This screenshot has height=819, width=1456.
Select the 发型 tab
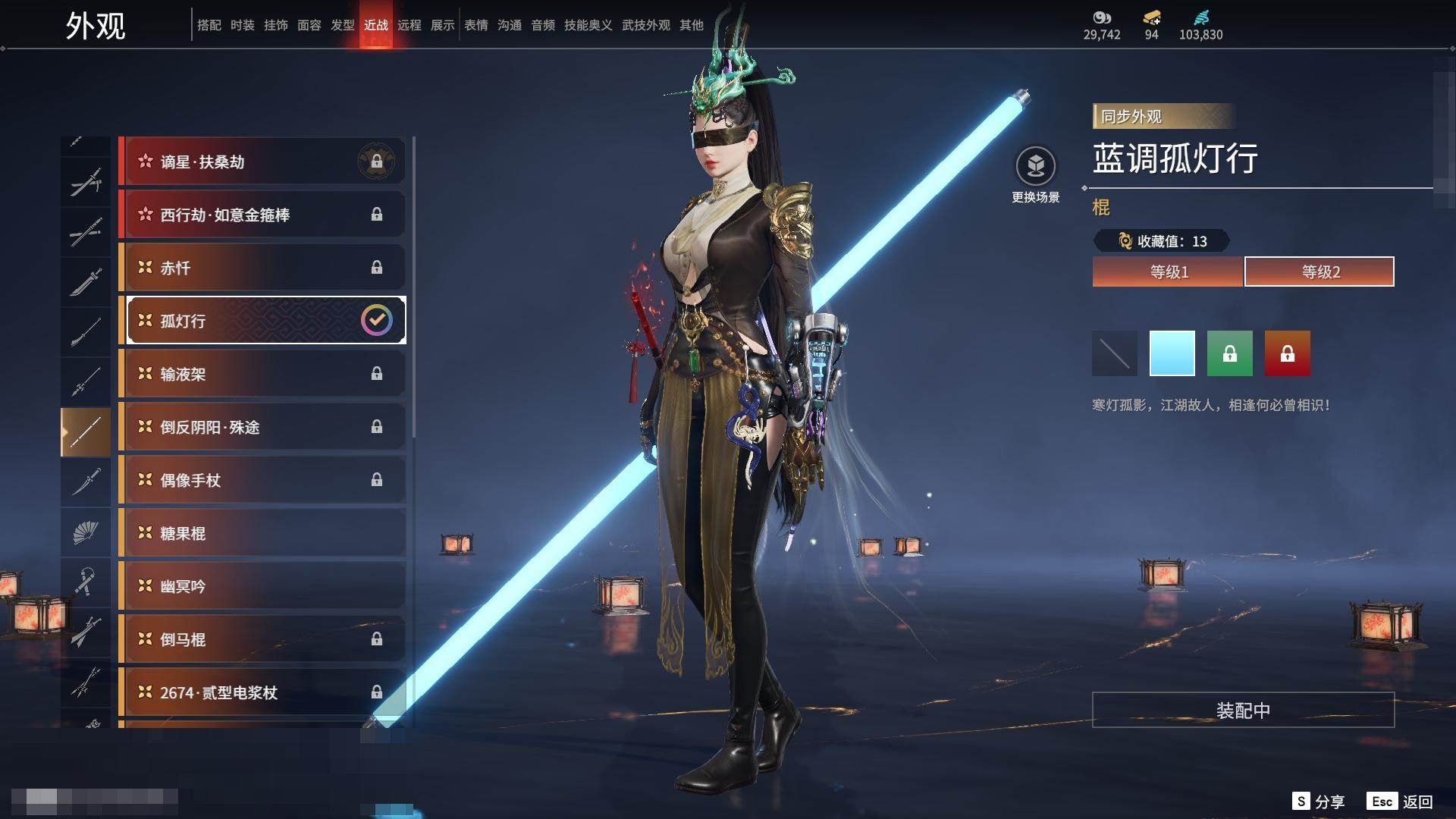click(343, 25)
